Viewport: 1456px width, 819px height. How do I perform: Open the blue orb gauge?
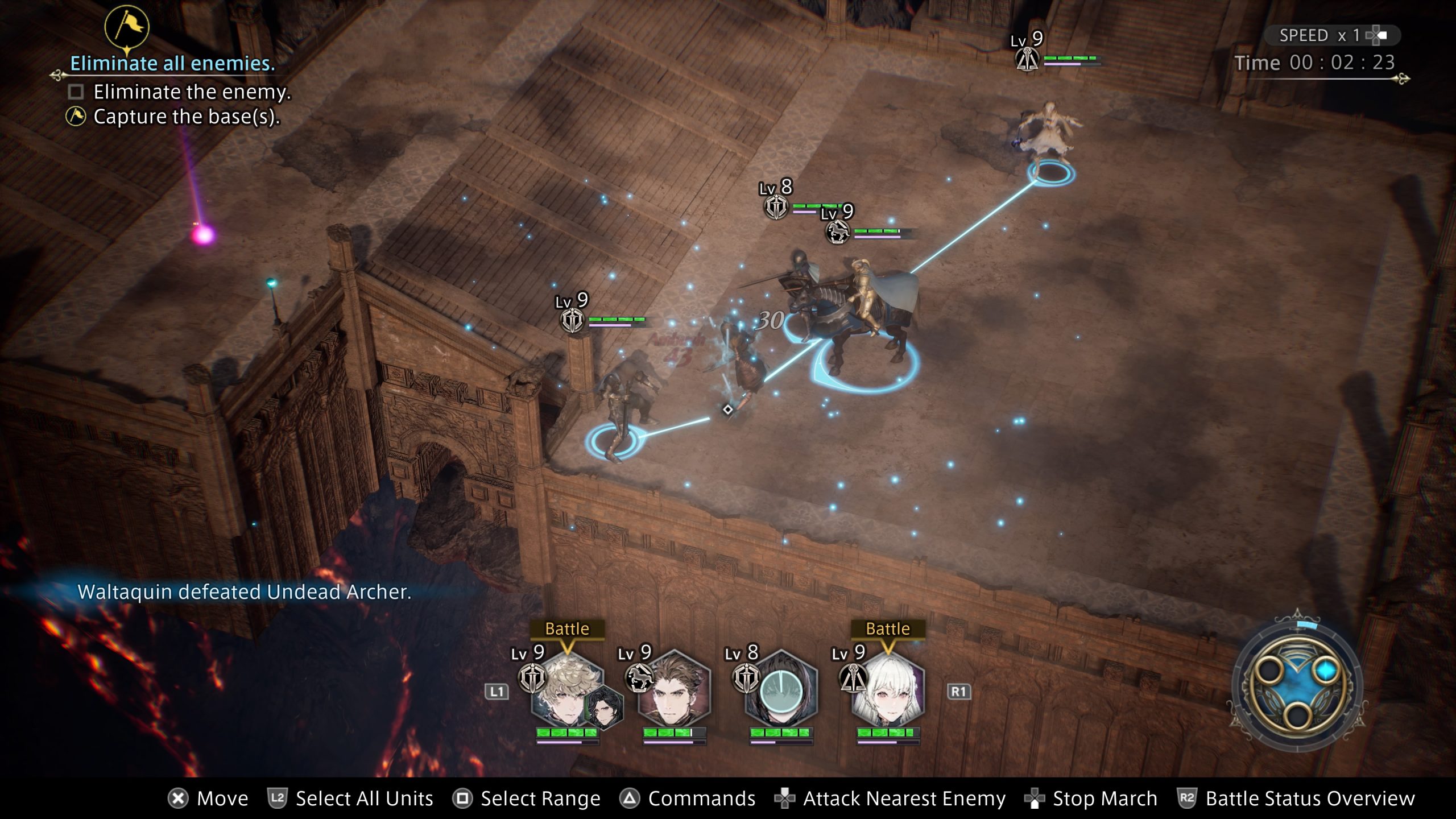1298,684
